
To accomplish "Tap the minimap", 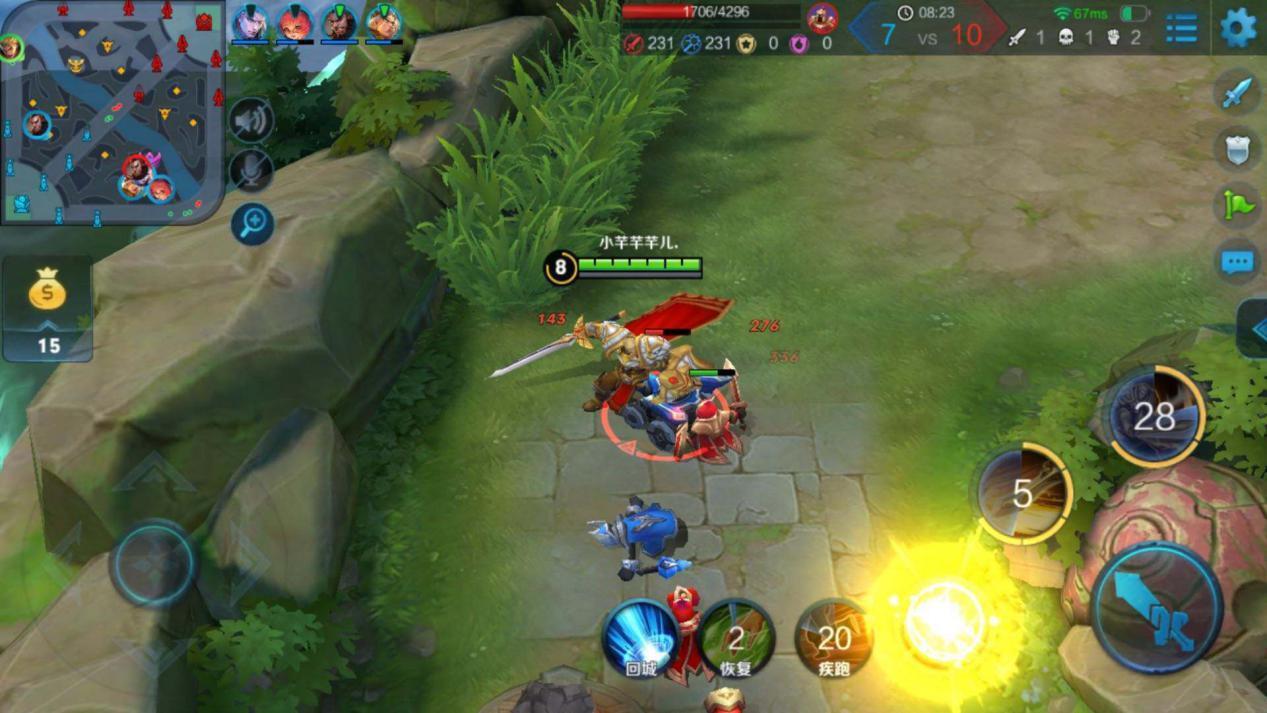I will click(112, 112).
